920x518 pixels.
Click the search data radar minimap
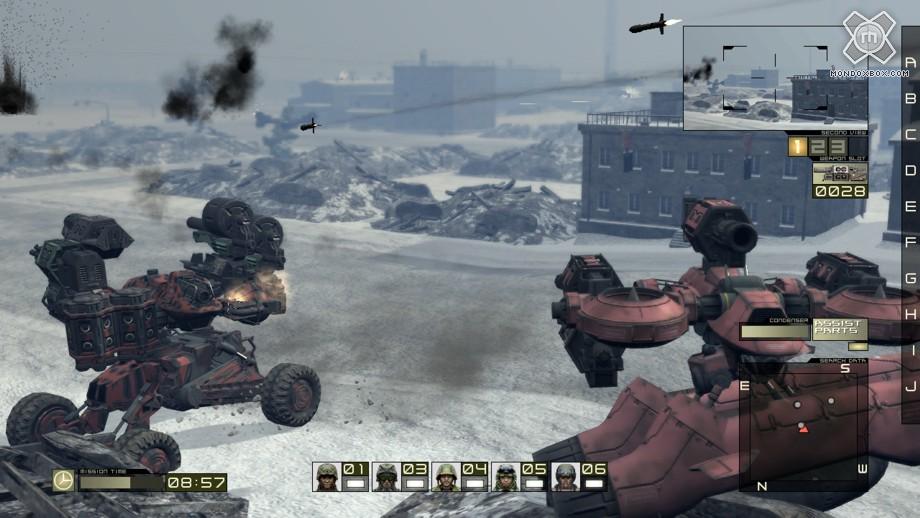(x=804, y=425)
